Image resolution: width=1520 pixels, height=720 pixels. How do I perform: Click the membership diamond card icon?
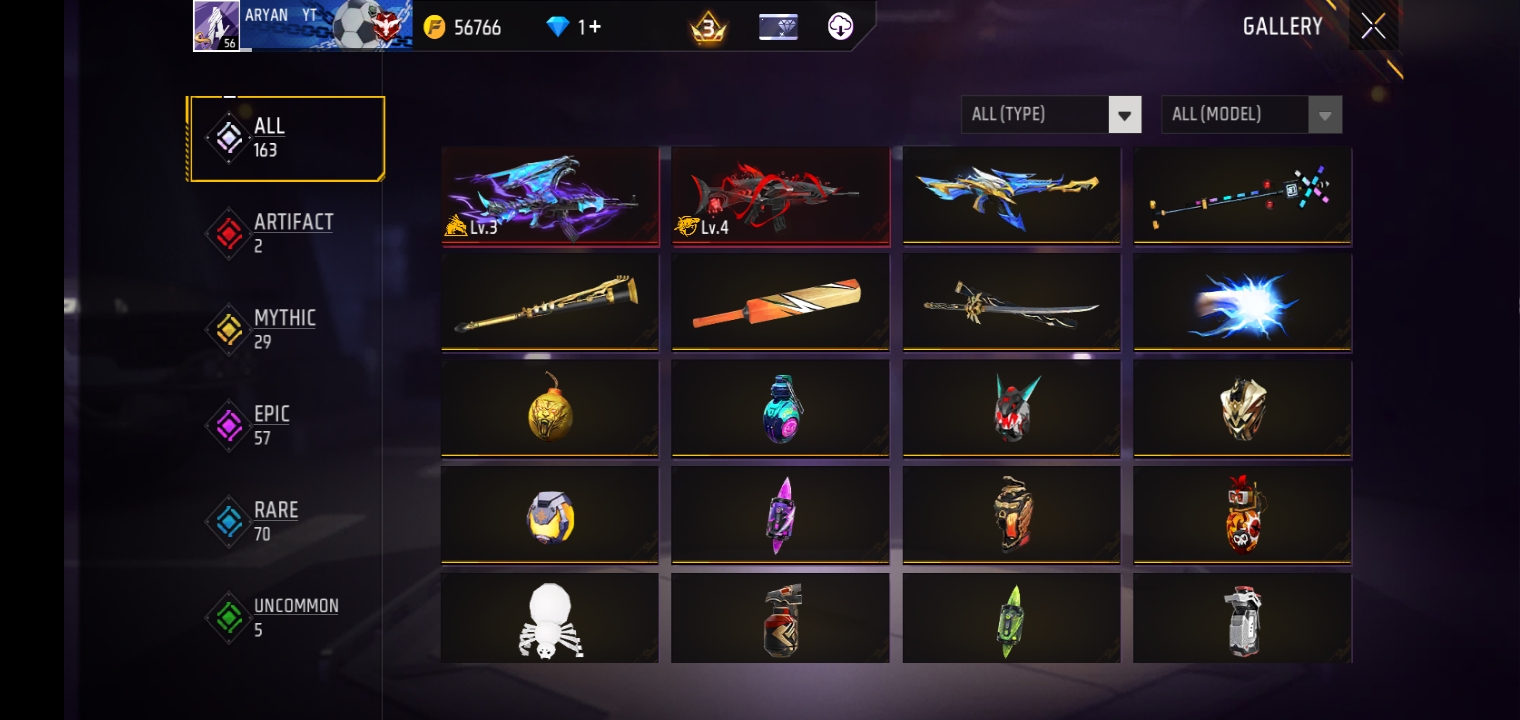point(777,27)
